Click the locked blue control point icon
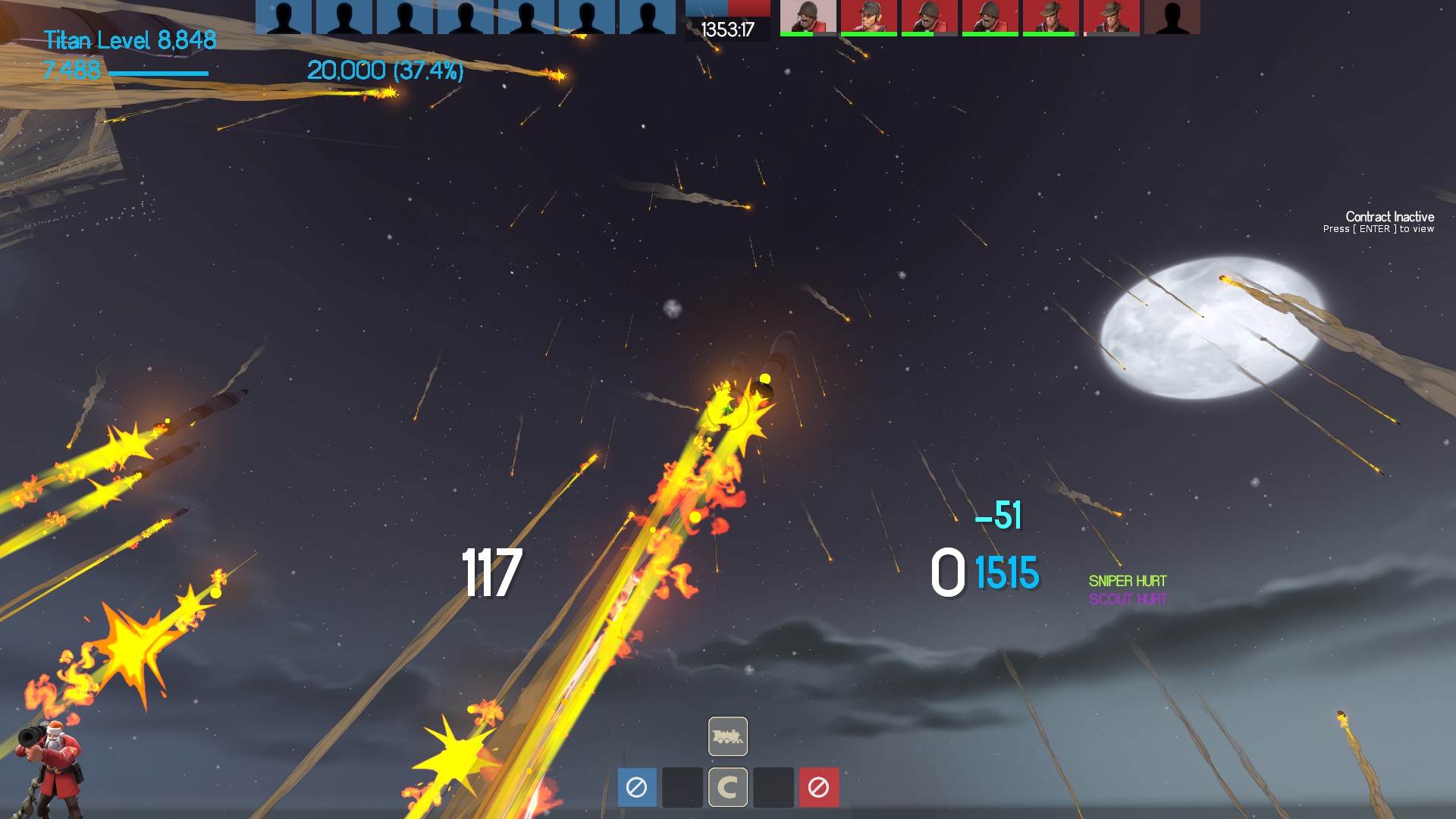The image size is (1456, 819). (x=637, y=787)
